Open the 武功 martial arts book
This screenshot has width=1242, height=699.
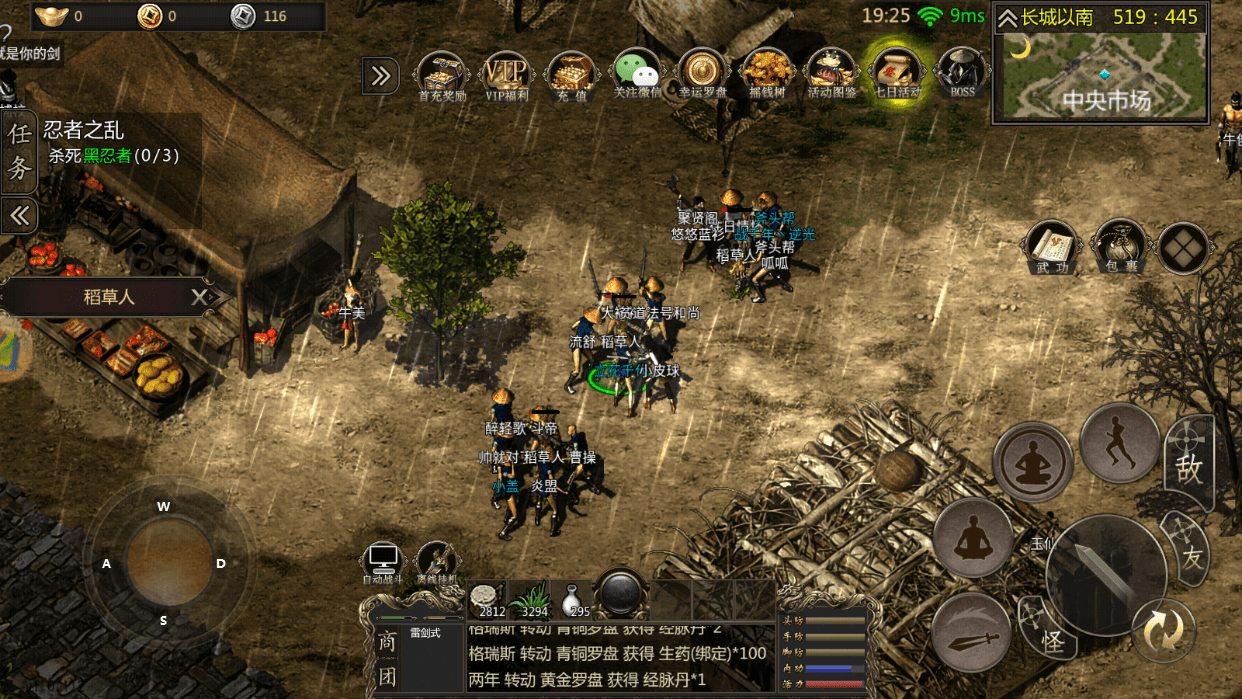click(x=1051, y=246)
